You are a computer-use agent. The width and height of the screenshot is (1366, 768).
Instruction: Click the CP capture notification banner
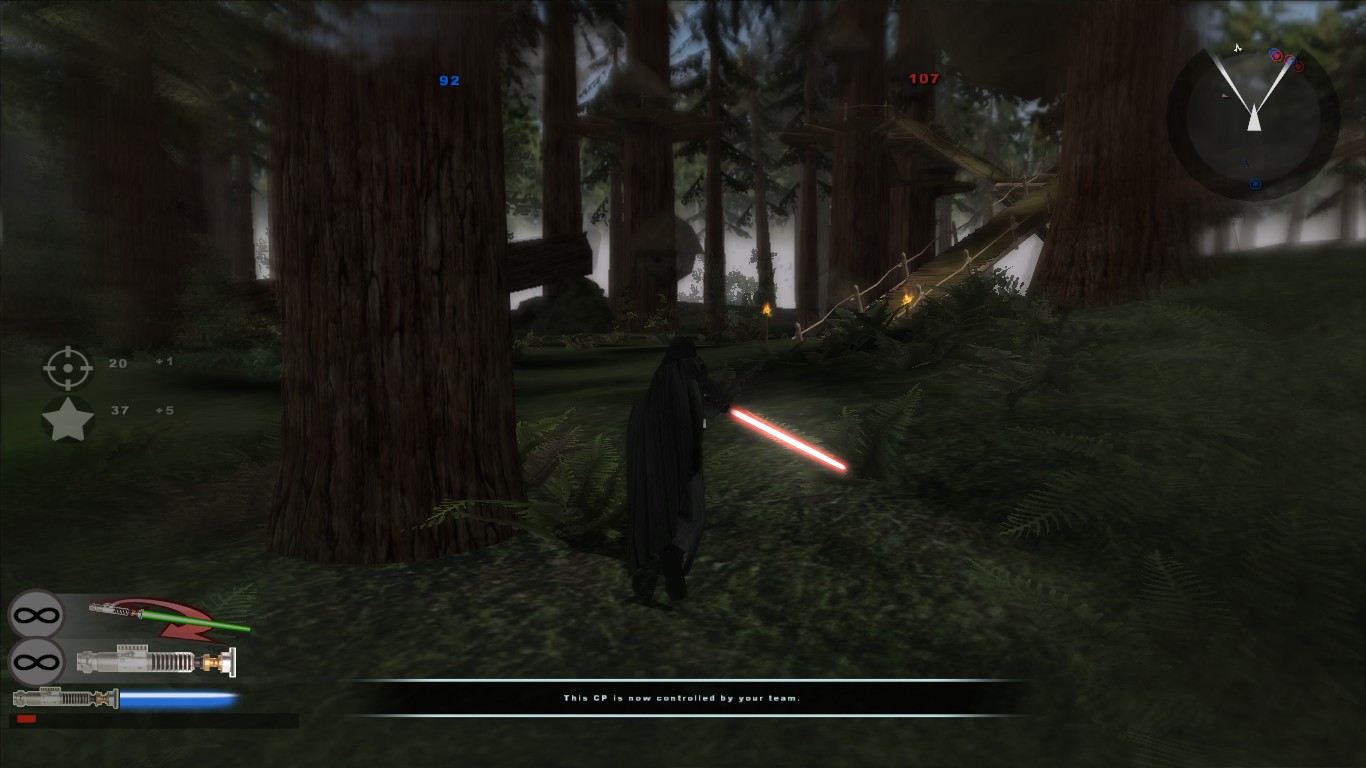683,700
